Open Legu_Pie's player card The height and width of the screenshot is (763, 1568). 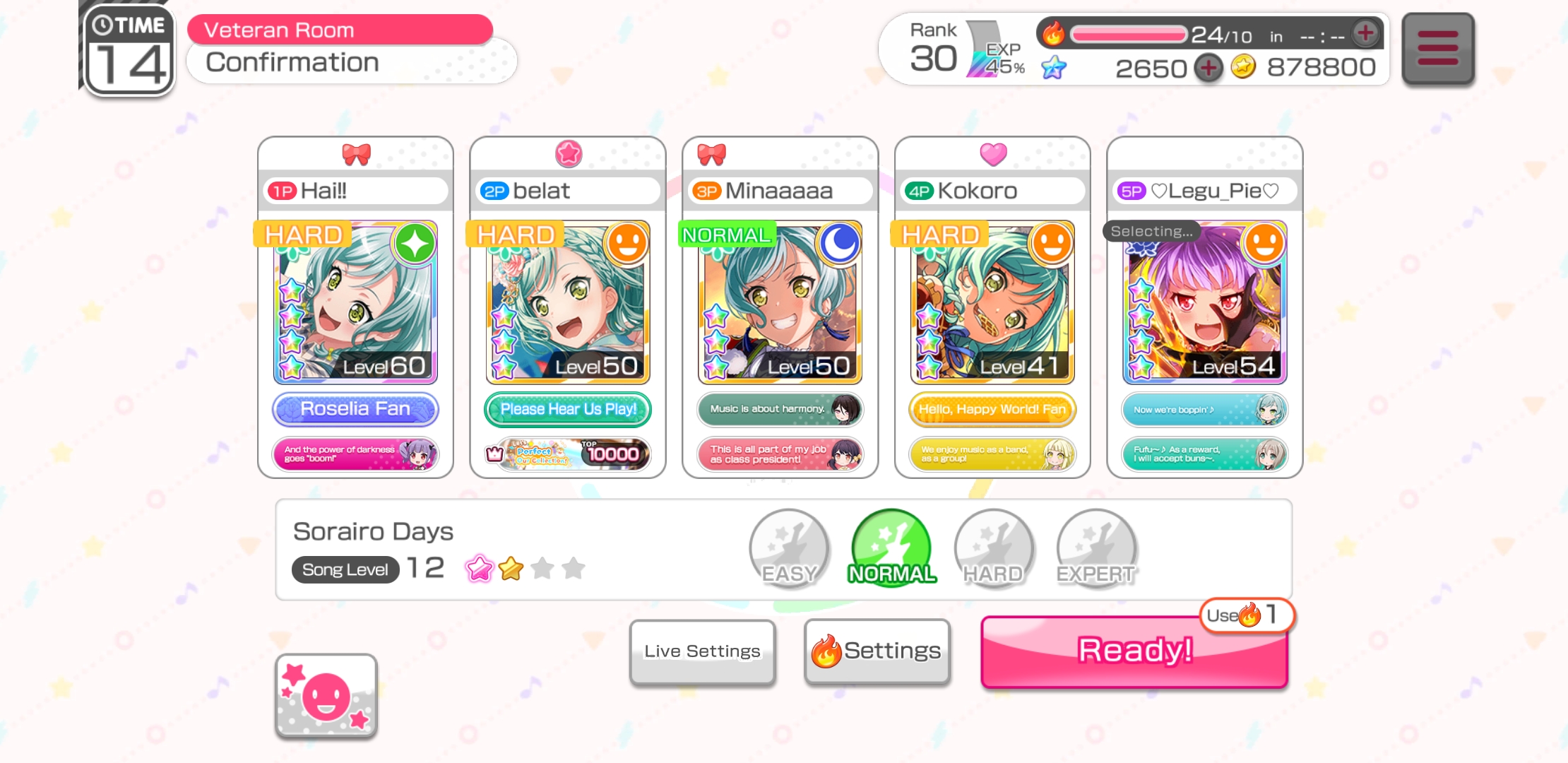click(1204, 303)
